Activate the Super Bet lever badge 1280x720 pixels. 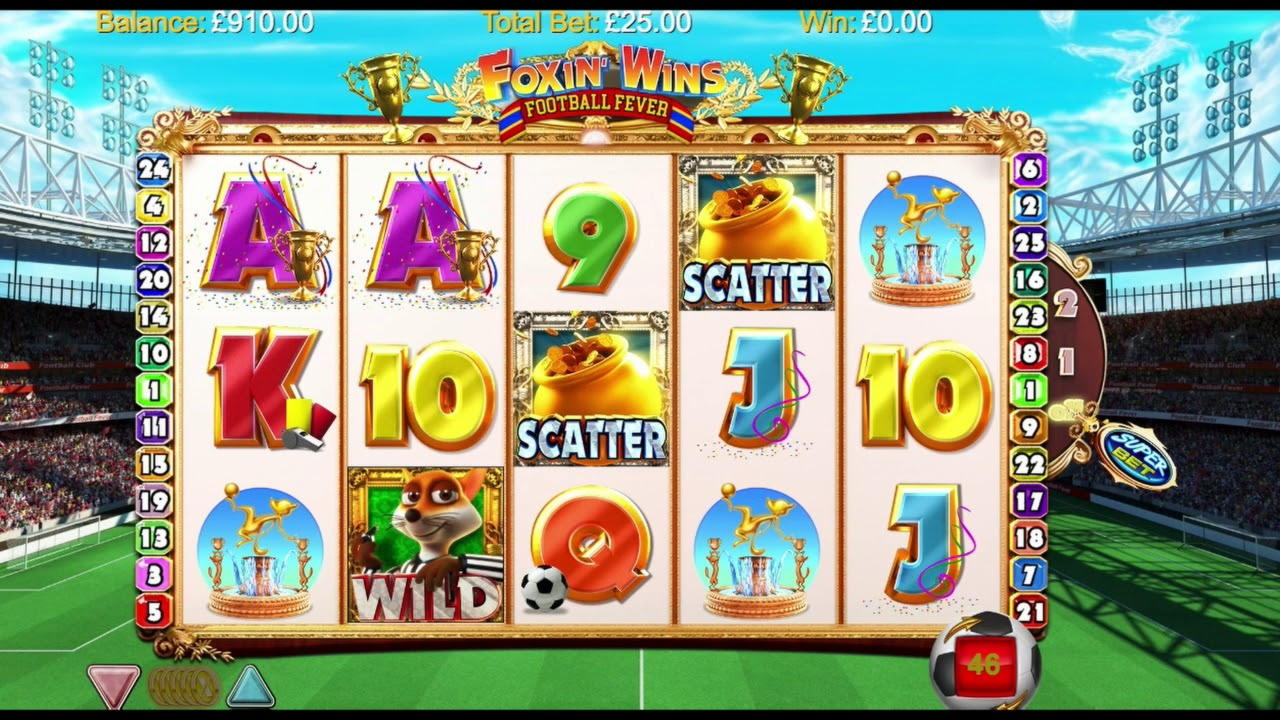[x=1135, y=457]
